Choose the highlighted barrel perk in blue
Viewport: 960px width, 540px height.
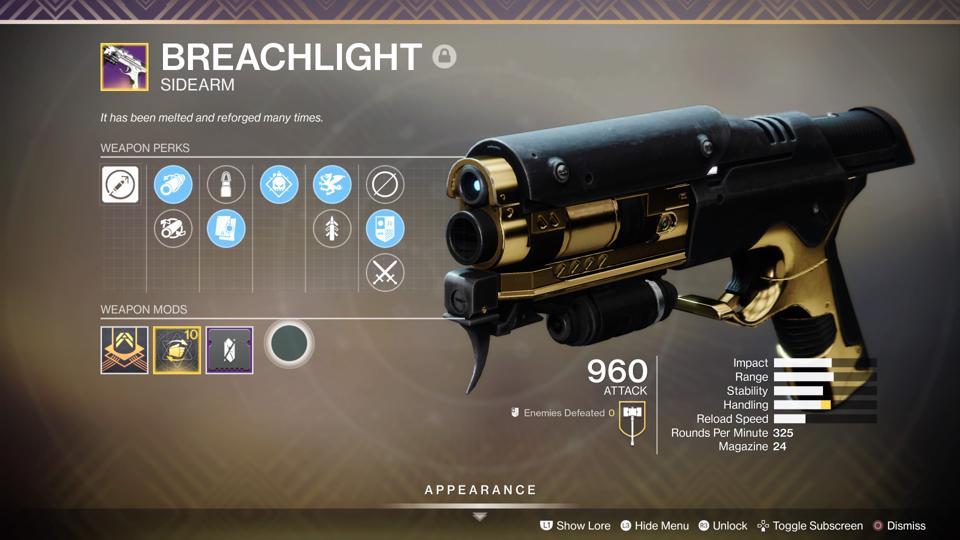click(x=173, y=185)
